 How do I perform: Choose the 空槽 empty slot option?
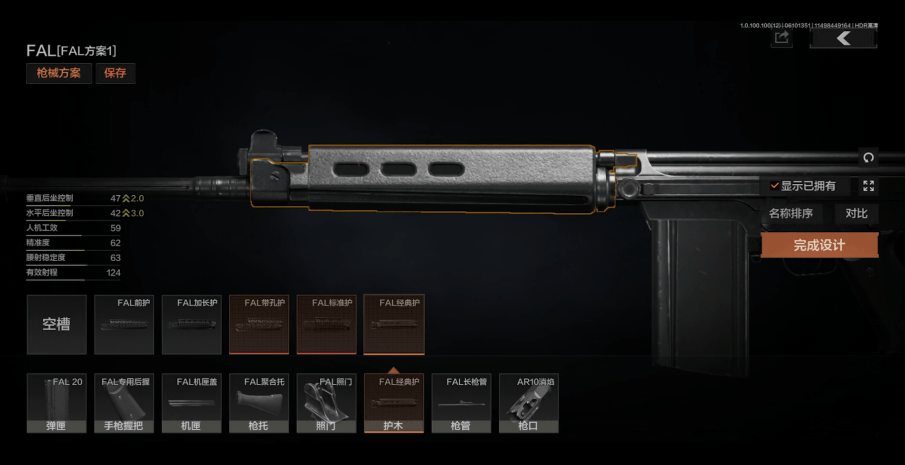pos(57,324)
